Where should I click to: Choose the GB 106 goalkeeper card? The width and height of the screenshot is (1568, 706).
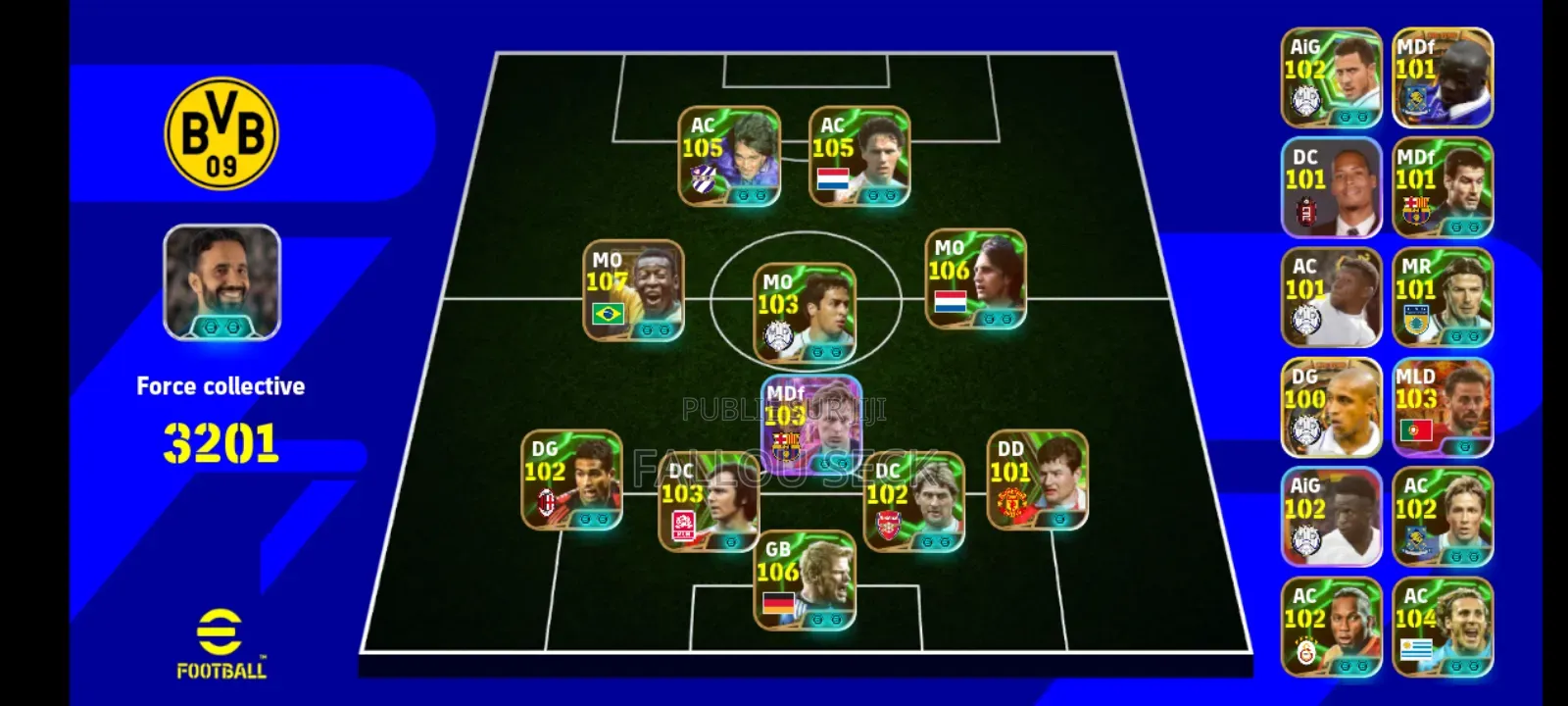click(x=805, y=580)
